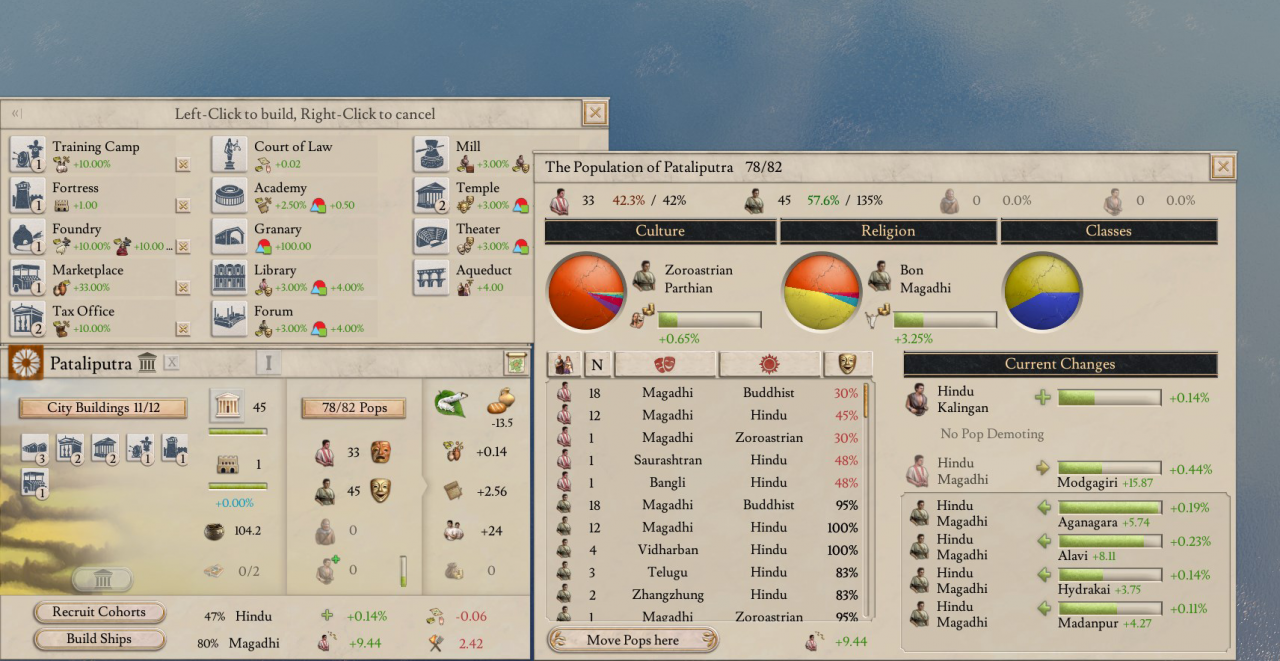Open the Classes header
This screenshot has height=661, width=1280.
(1108, 231)
